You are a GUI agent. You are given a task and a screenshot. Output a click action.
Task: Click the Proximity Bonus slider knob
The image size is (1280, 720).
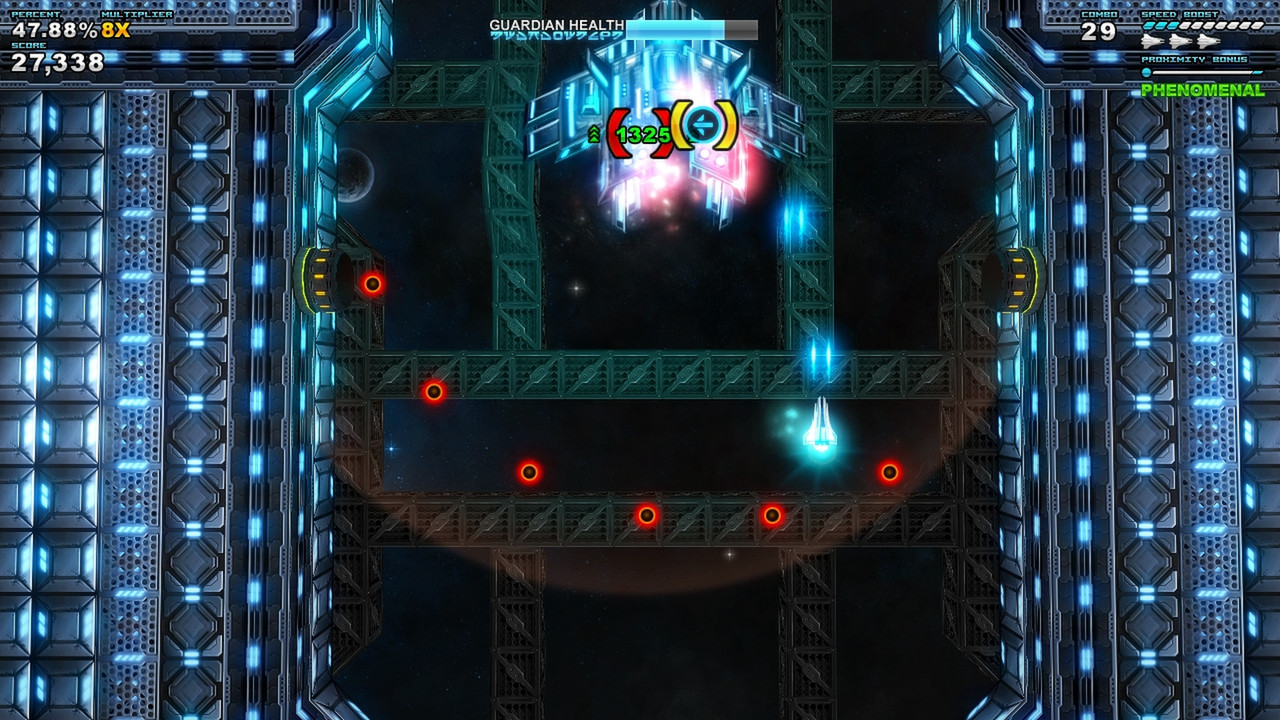(x=1147, y=72)
